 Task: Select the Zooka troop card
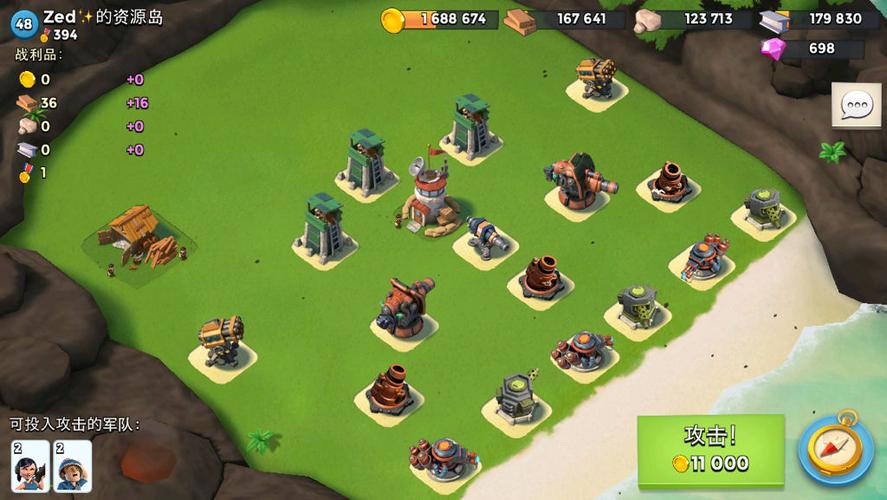(x=30, y=466)
